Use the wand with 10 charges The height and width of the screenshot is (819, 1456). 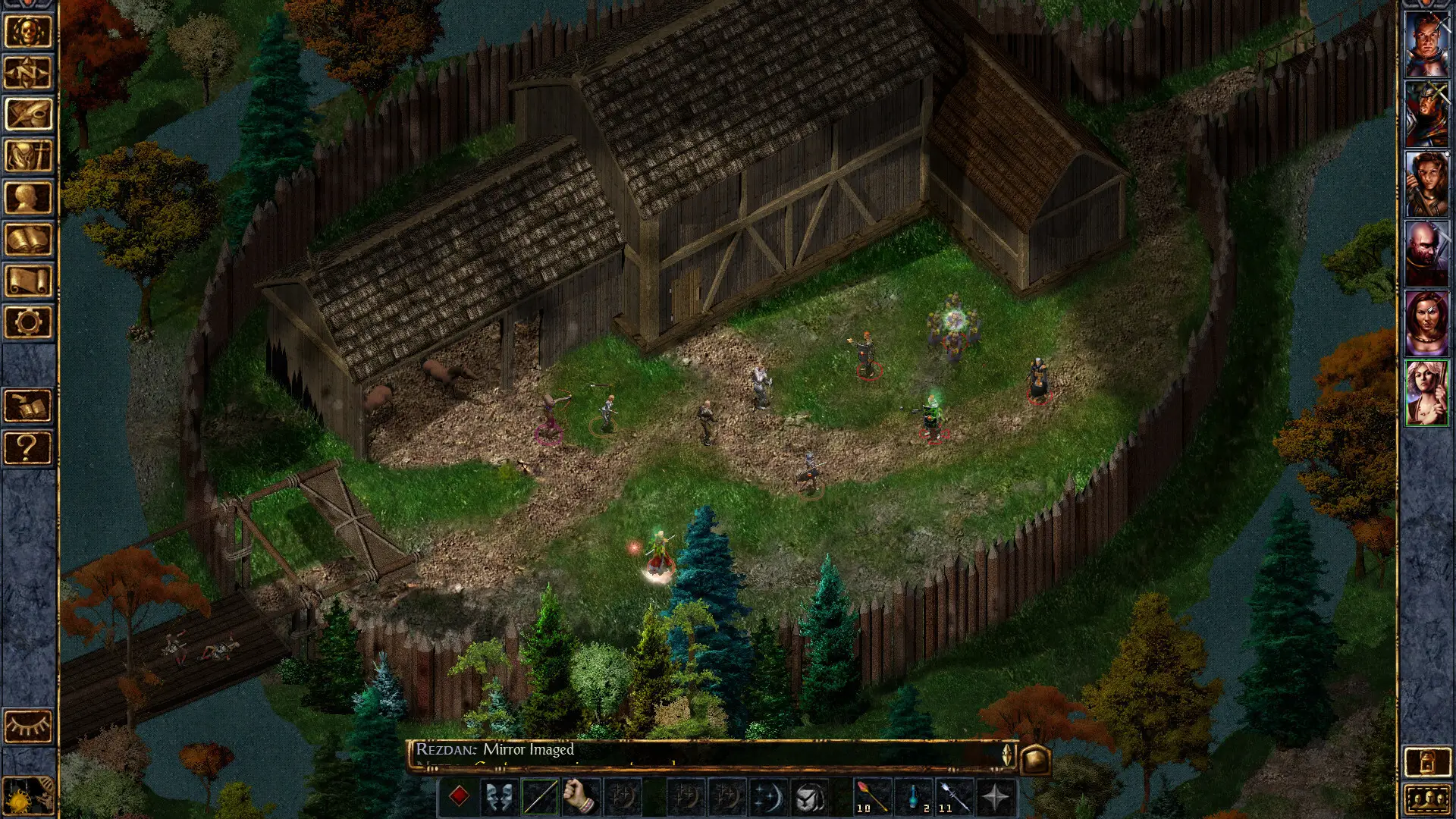click(872, 797)
